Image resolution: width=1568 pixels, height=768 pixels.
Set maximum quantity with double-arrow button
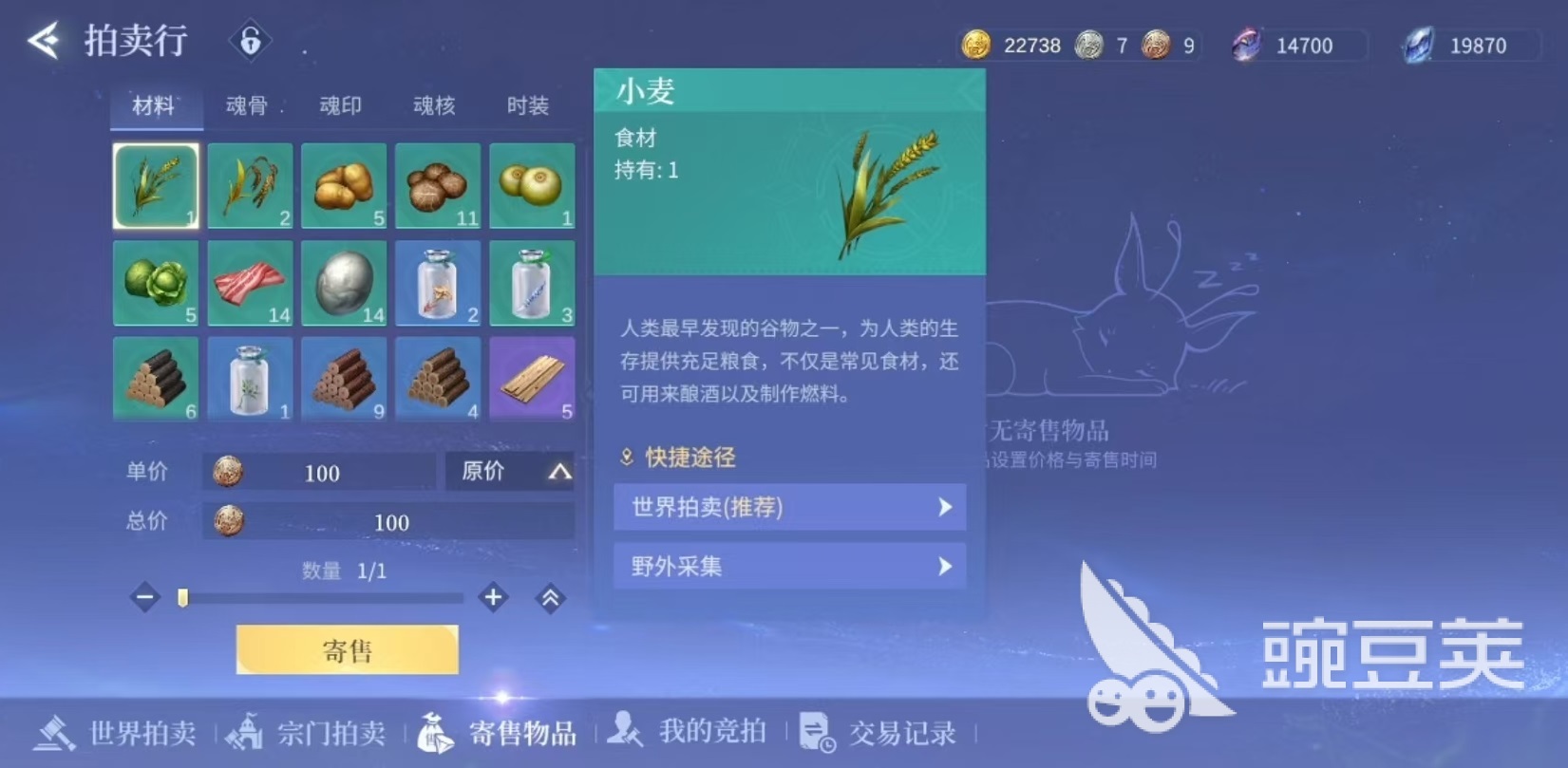click(x=550, y=598)
